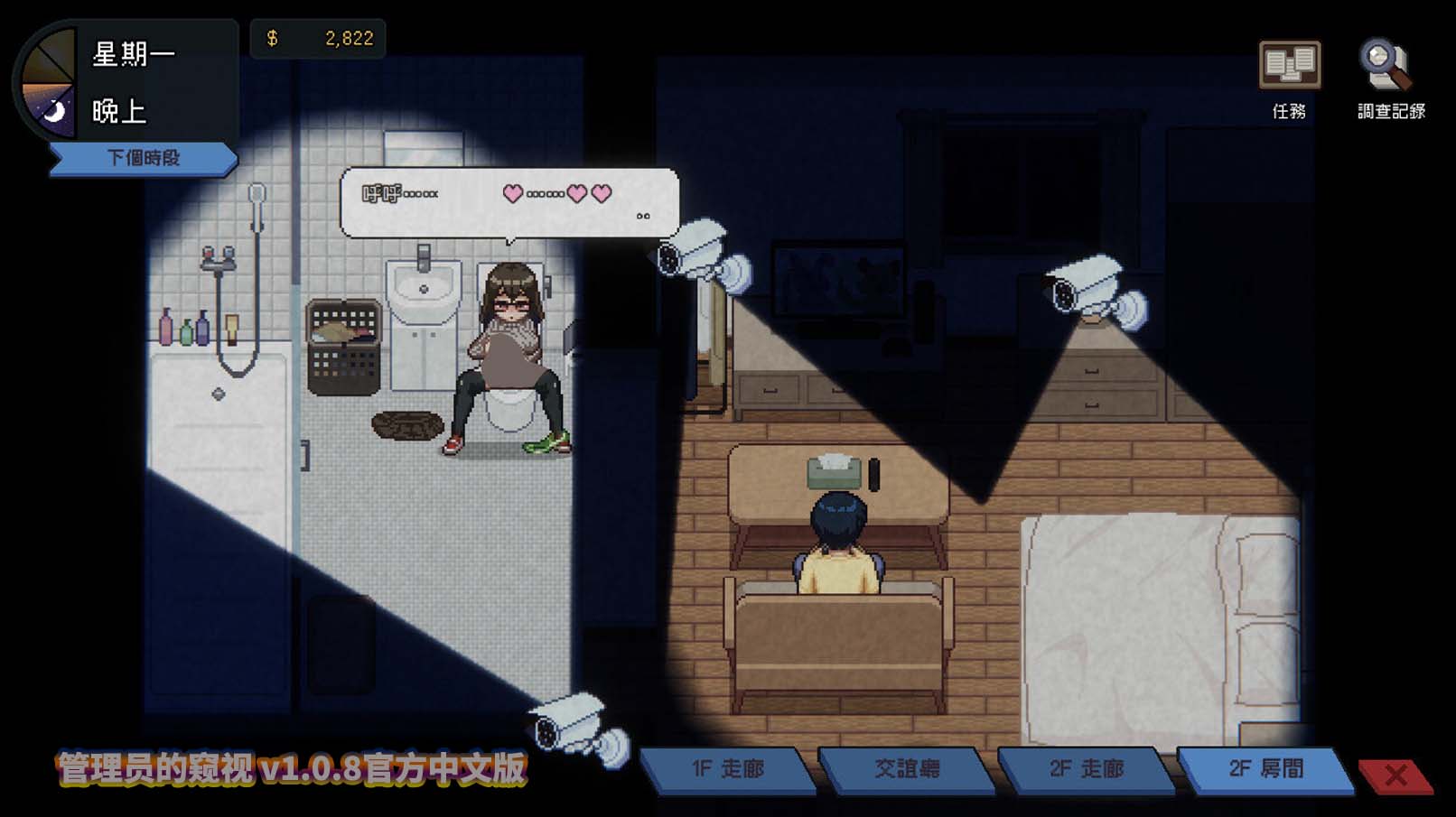Click the moon icon on the time dial
Image resolution: width=1456 pixels, height=817 pixels.
(56, 108)
